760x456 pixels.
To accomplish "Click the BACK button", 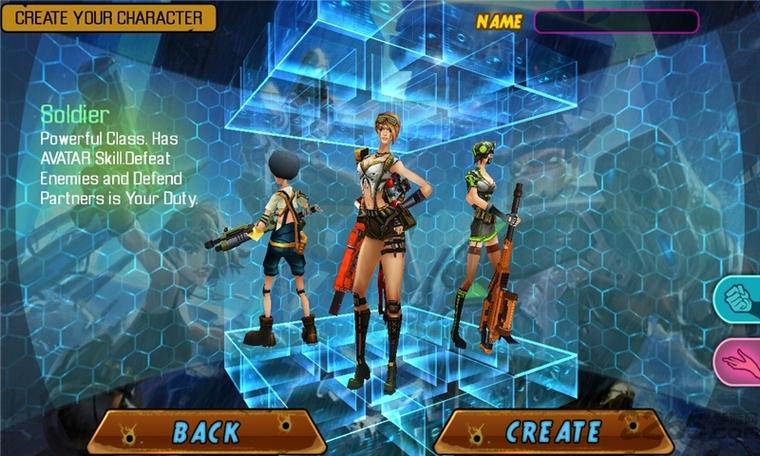I will [207, 431].
